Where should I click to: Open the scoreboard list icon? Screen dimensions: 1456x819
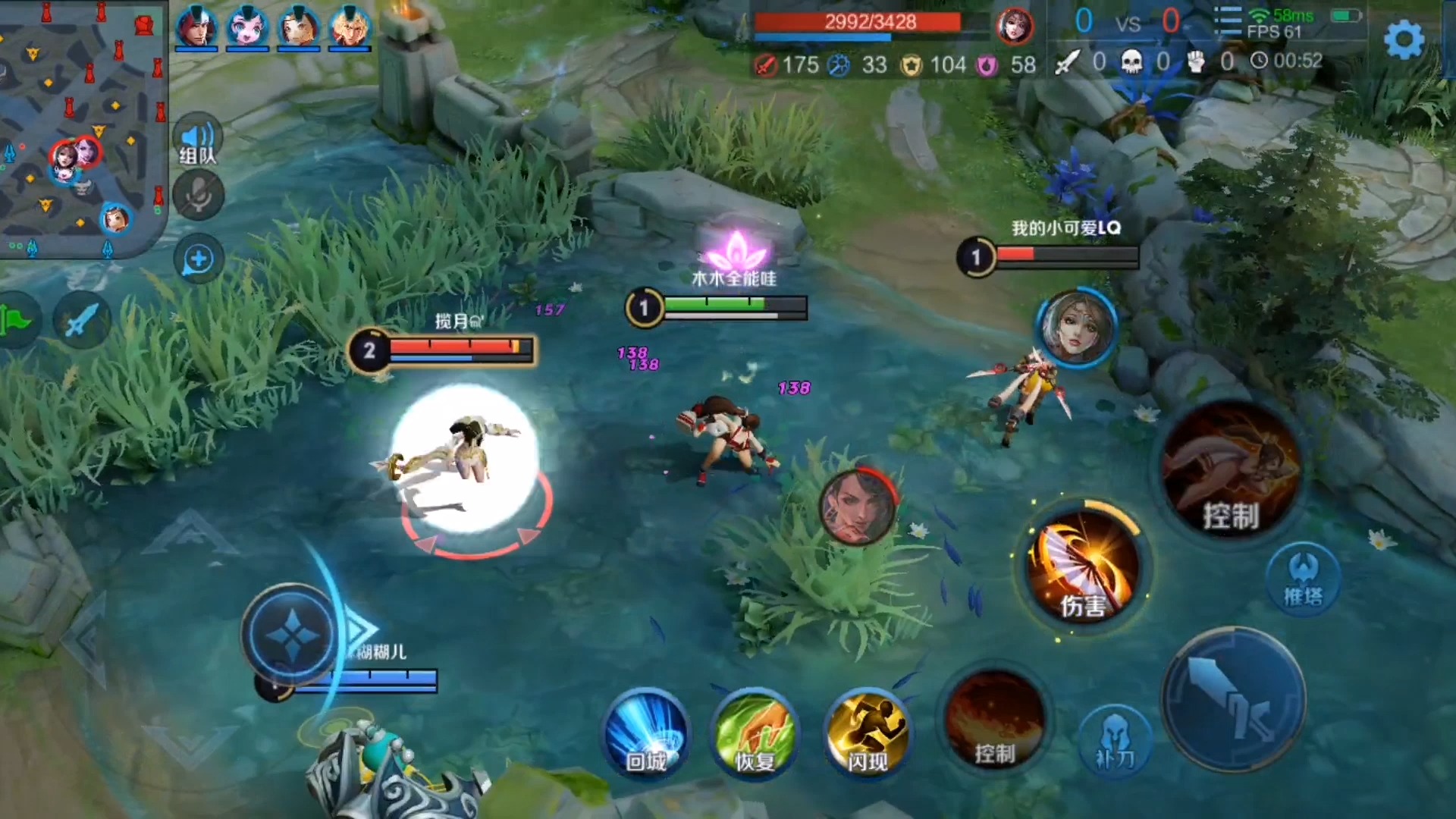1227,22
